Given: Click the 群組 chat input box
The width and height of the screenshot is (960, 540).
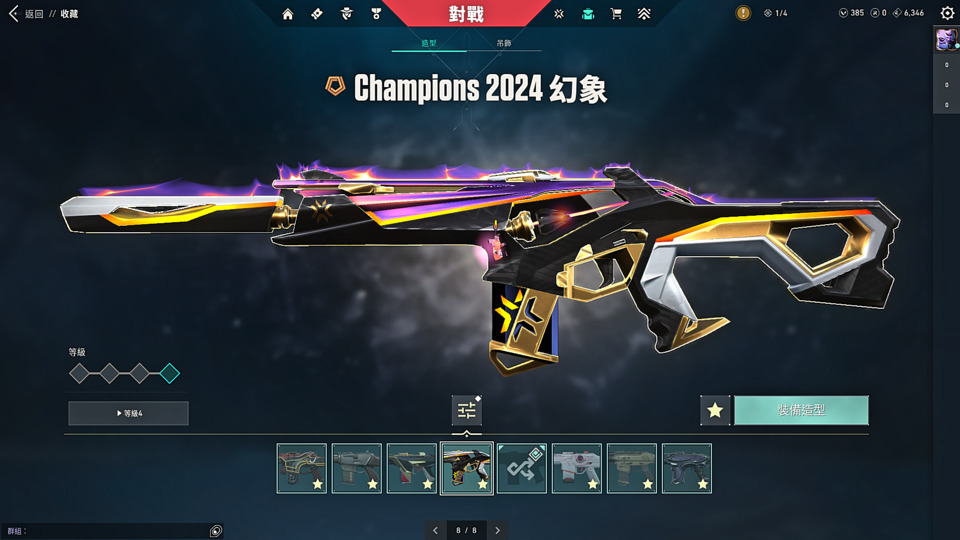Looking at the screenshot, I should 110,531.
